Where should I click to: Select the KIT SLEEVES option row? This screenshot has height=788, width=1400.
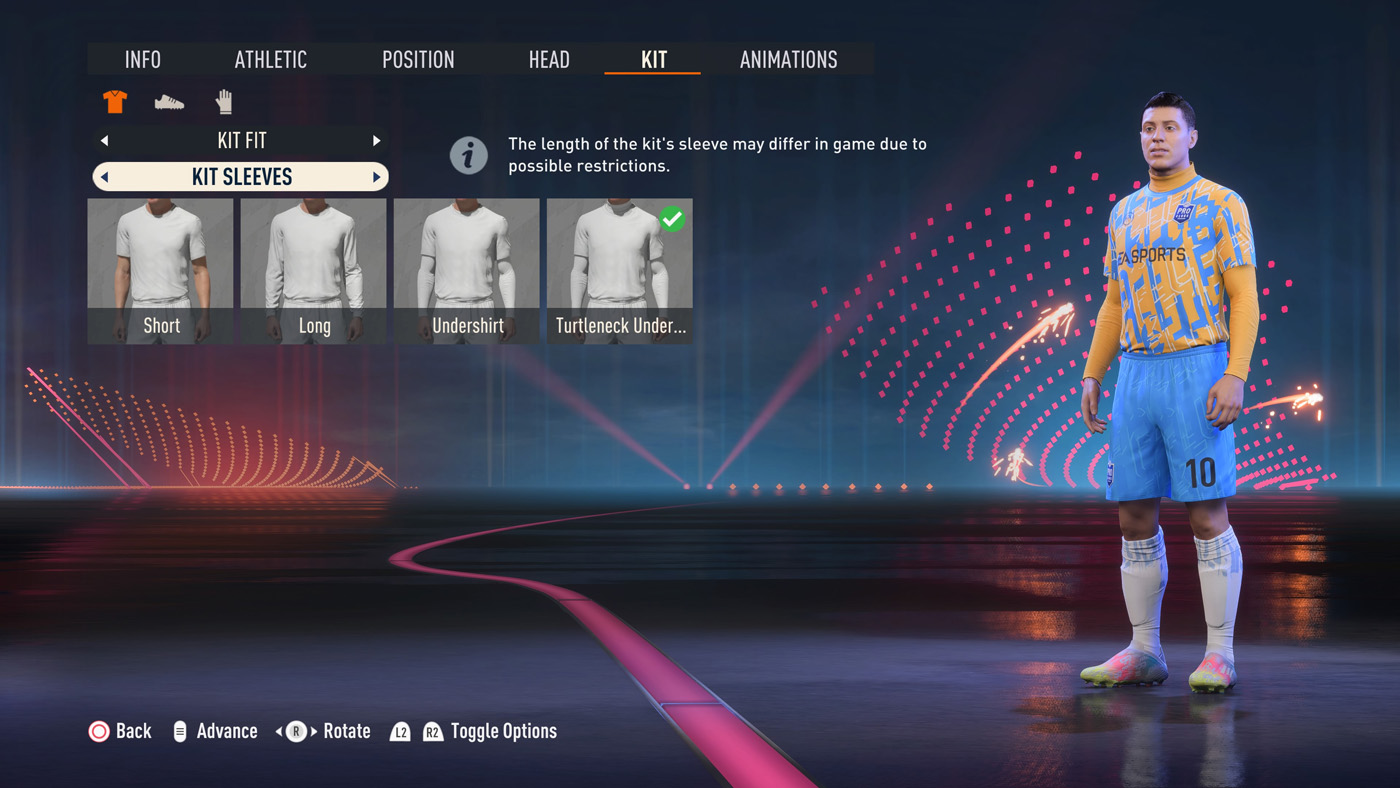[241, 177]
